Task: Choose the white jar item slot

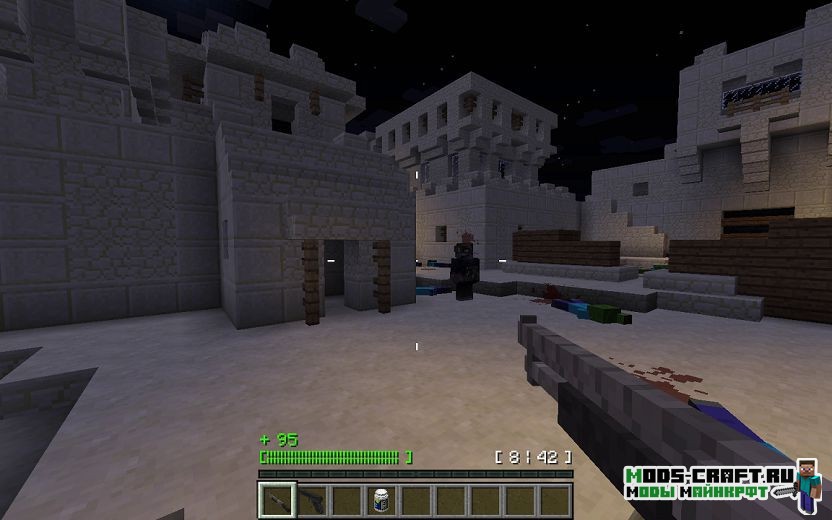Action: point(380,498)
